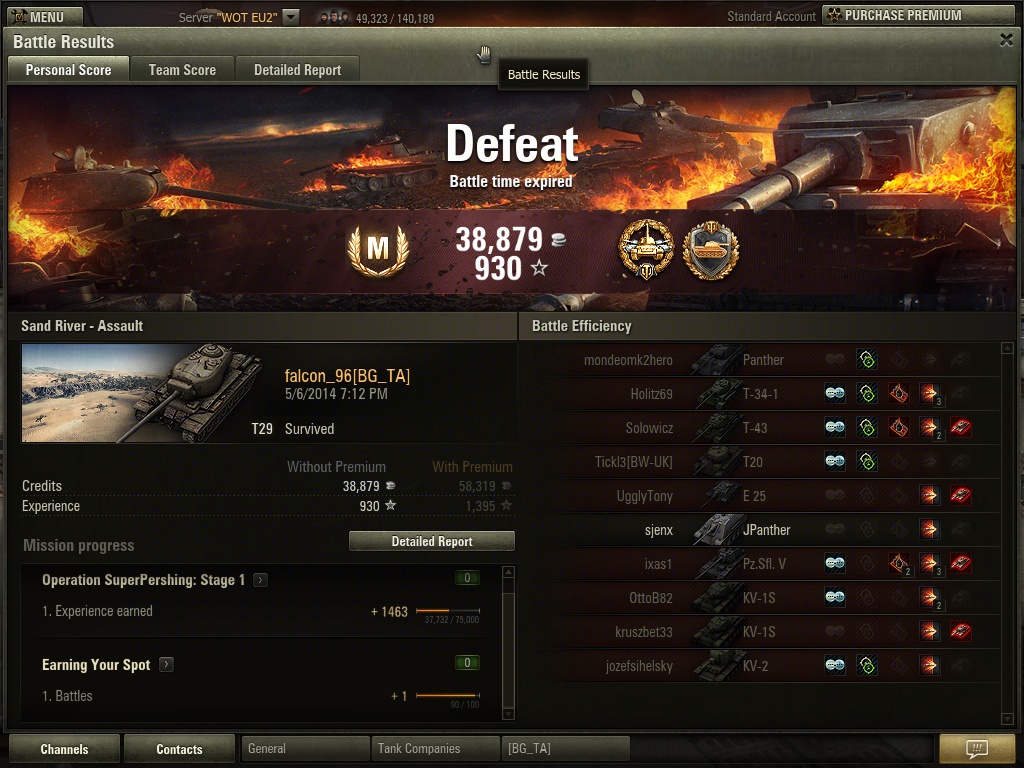Screen dimensions: 1024x768
Task: Close the Battle Results window
Action: 1006,40
